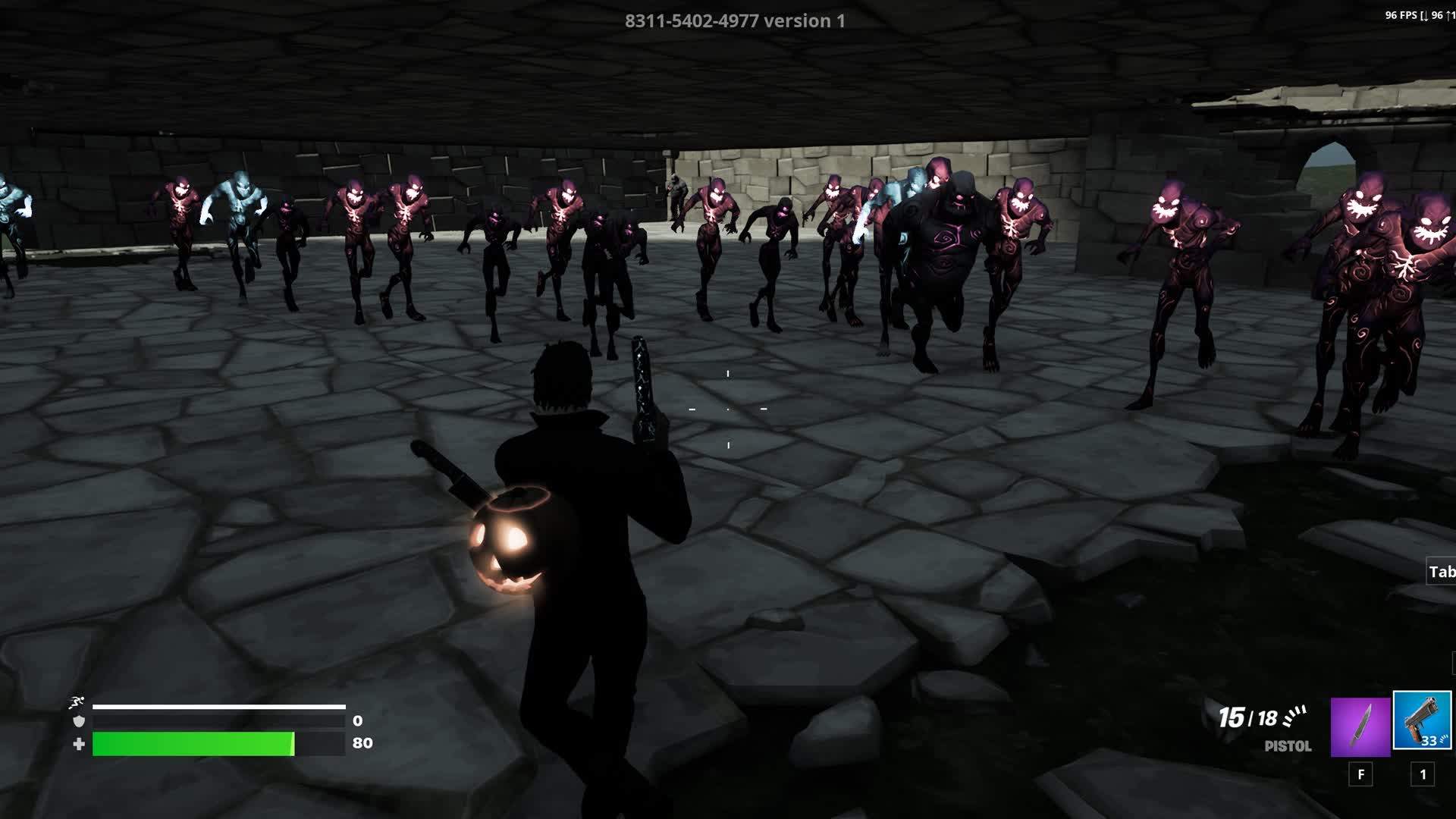Click the 15/18 ammo counter
This screenshot has width=1456, height=819.
1249,715
